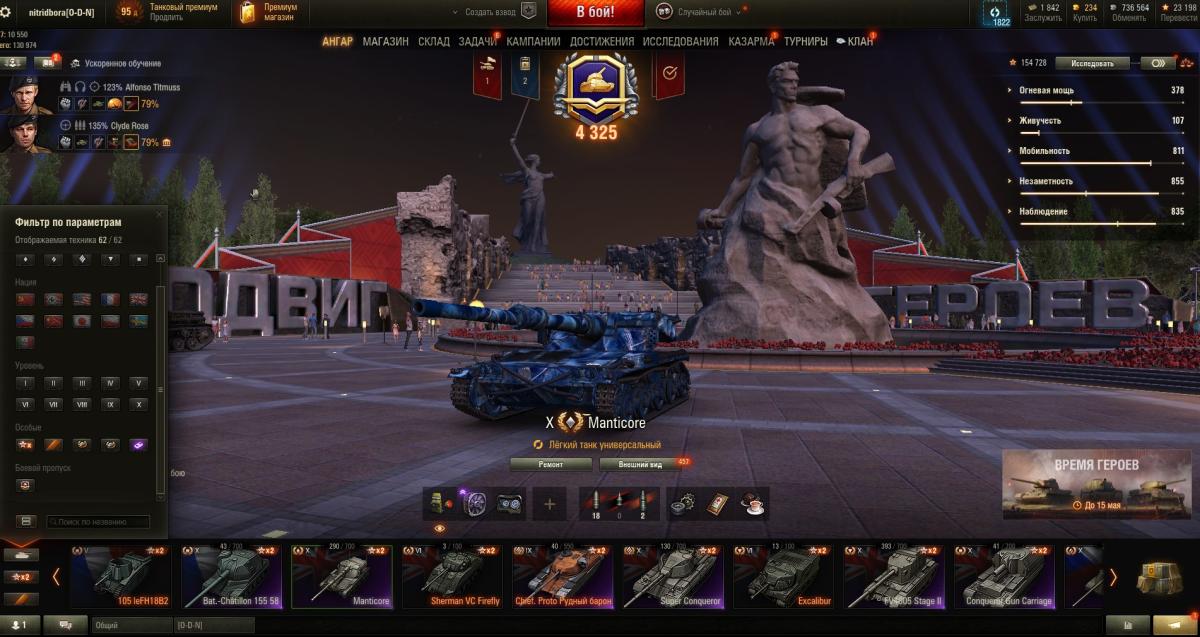Viewport: 1200px width, 637px height.
Task: Open the Внешний вид customization
Action: (640, 464)
